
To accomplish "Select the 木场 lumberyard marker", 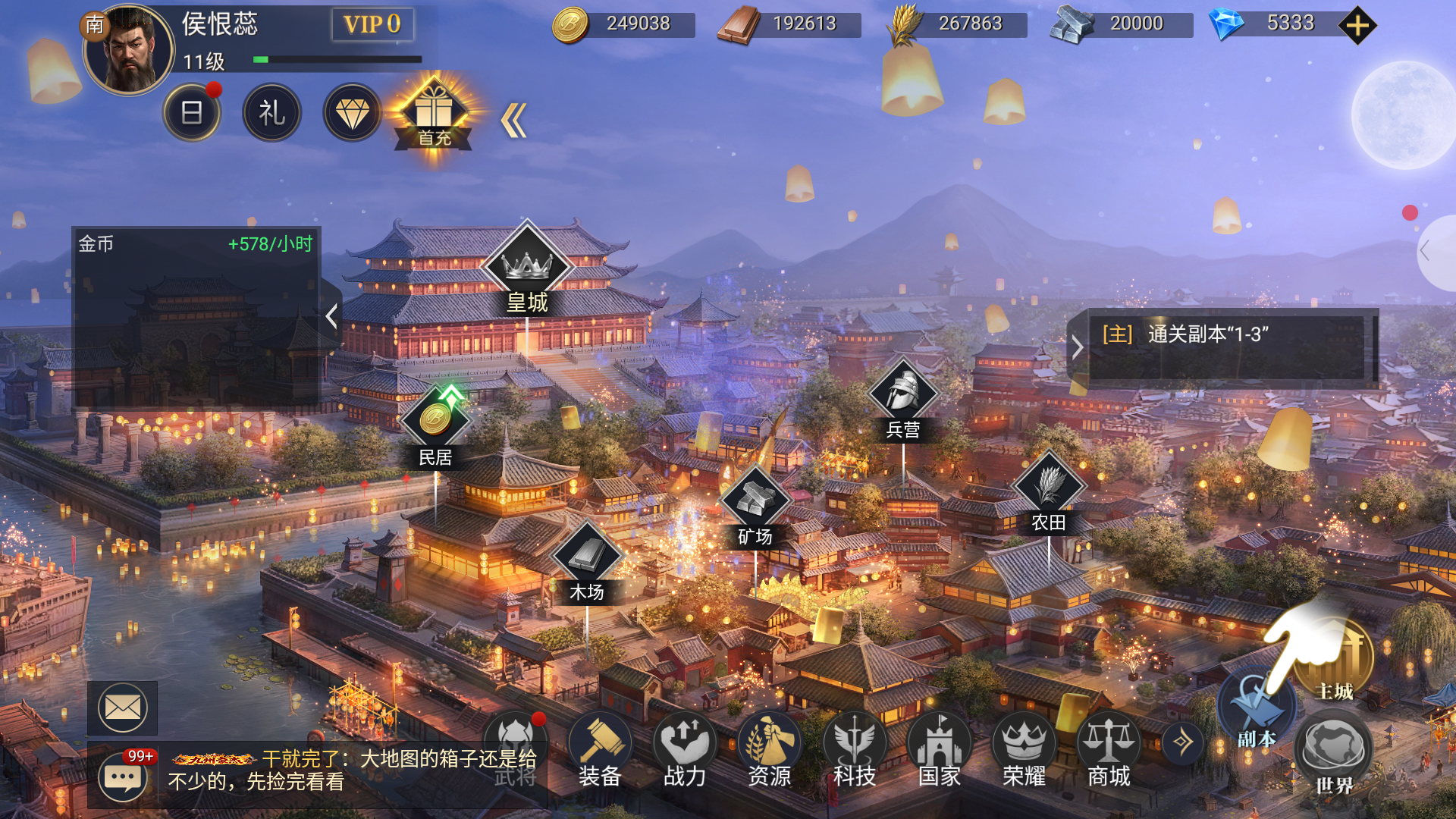I will pos(587,563).
